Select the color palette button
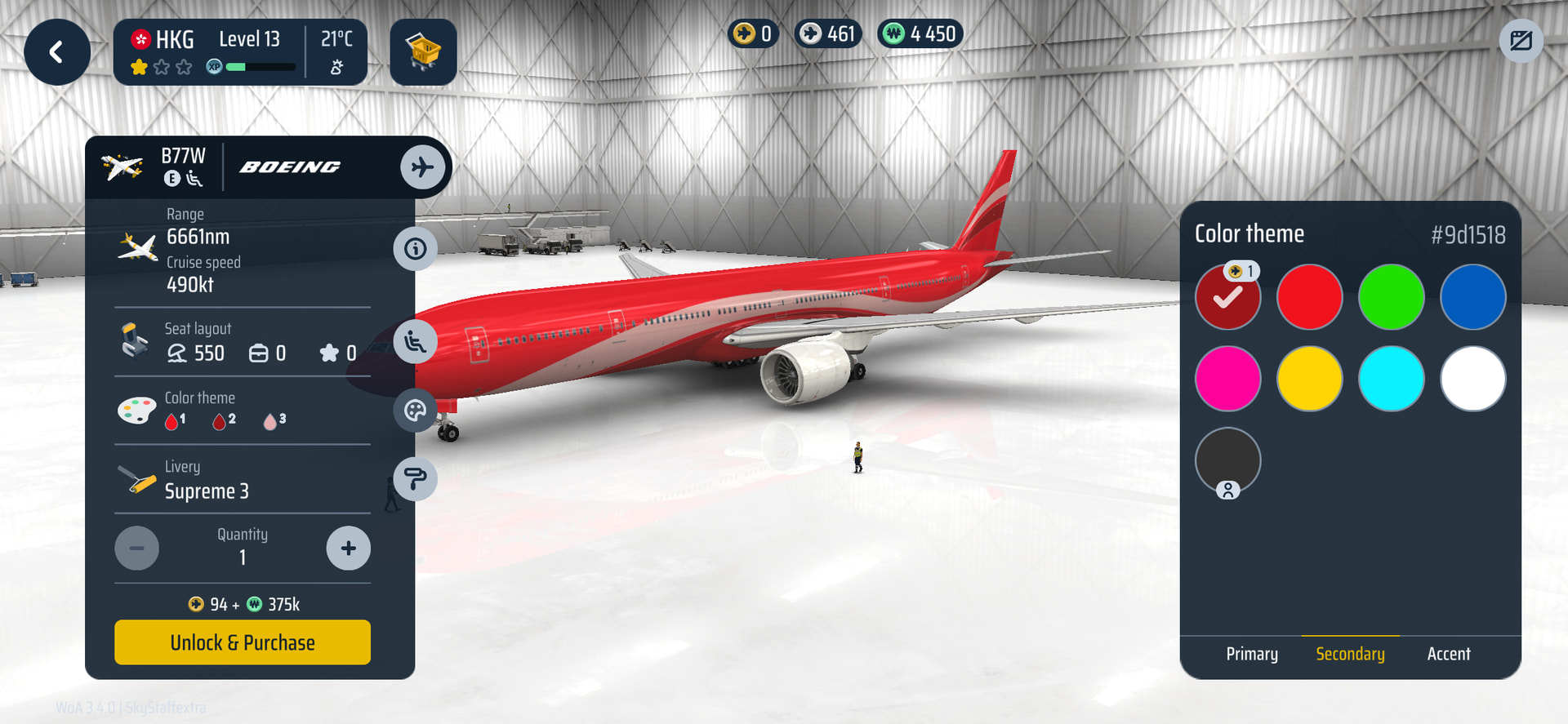This screenshot has height=724, width=1568. 415,411
